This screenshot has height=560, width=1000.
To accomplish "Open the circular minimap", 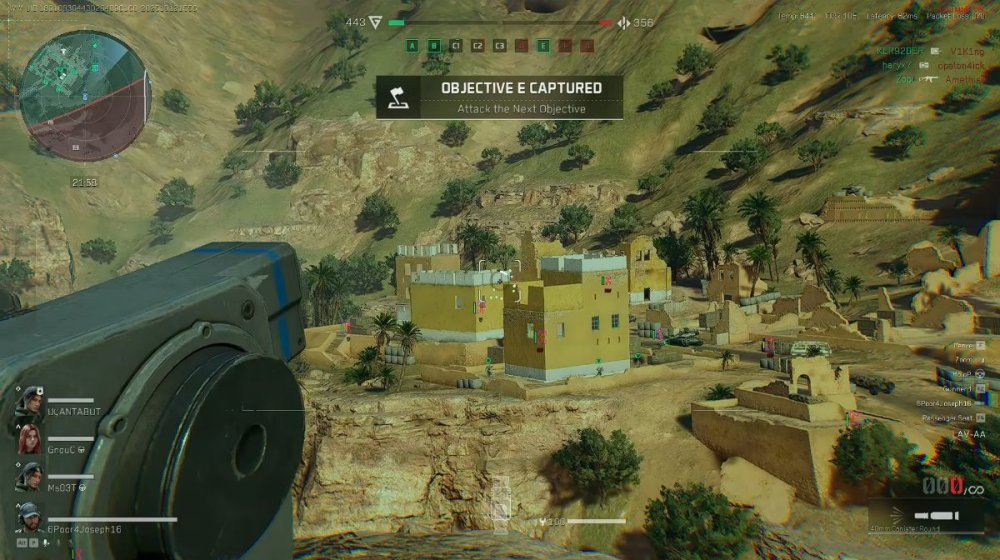I will coord(85,96).
